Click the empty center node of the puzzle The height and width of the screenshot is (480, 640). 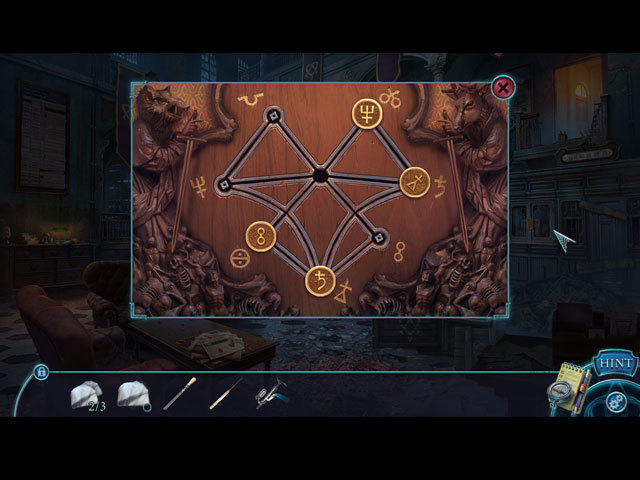point(320,176)
